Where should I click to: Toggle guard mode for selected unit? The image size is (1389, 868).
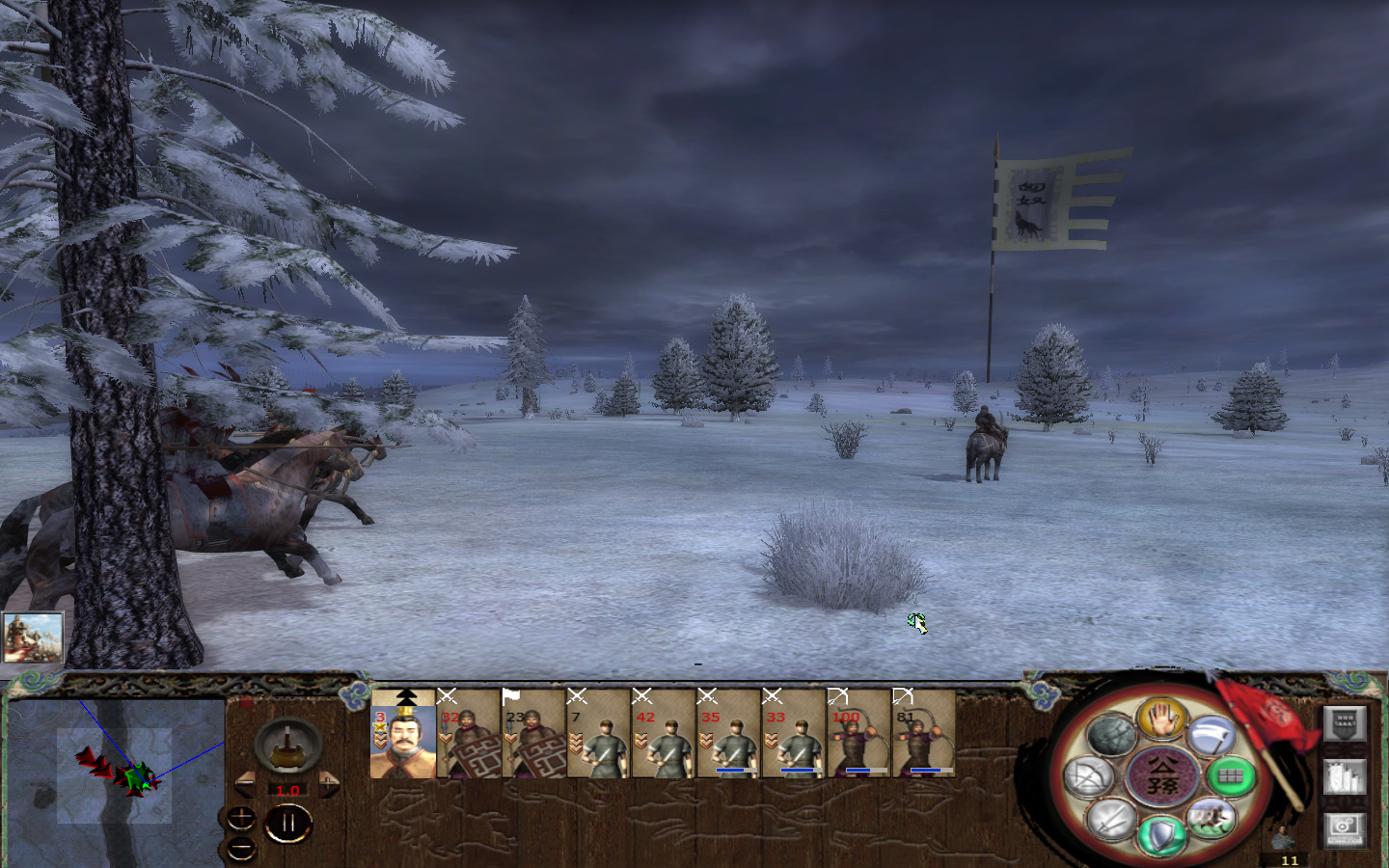(1160, 833)
